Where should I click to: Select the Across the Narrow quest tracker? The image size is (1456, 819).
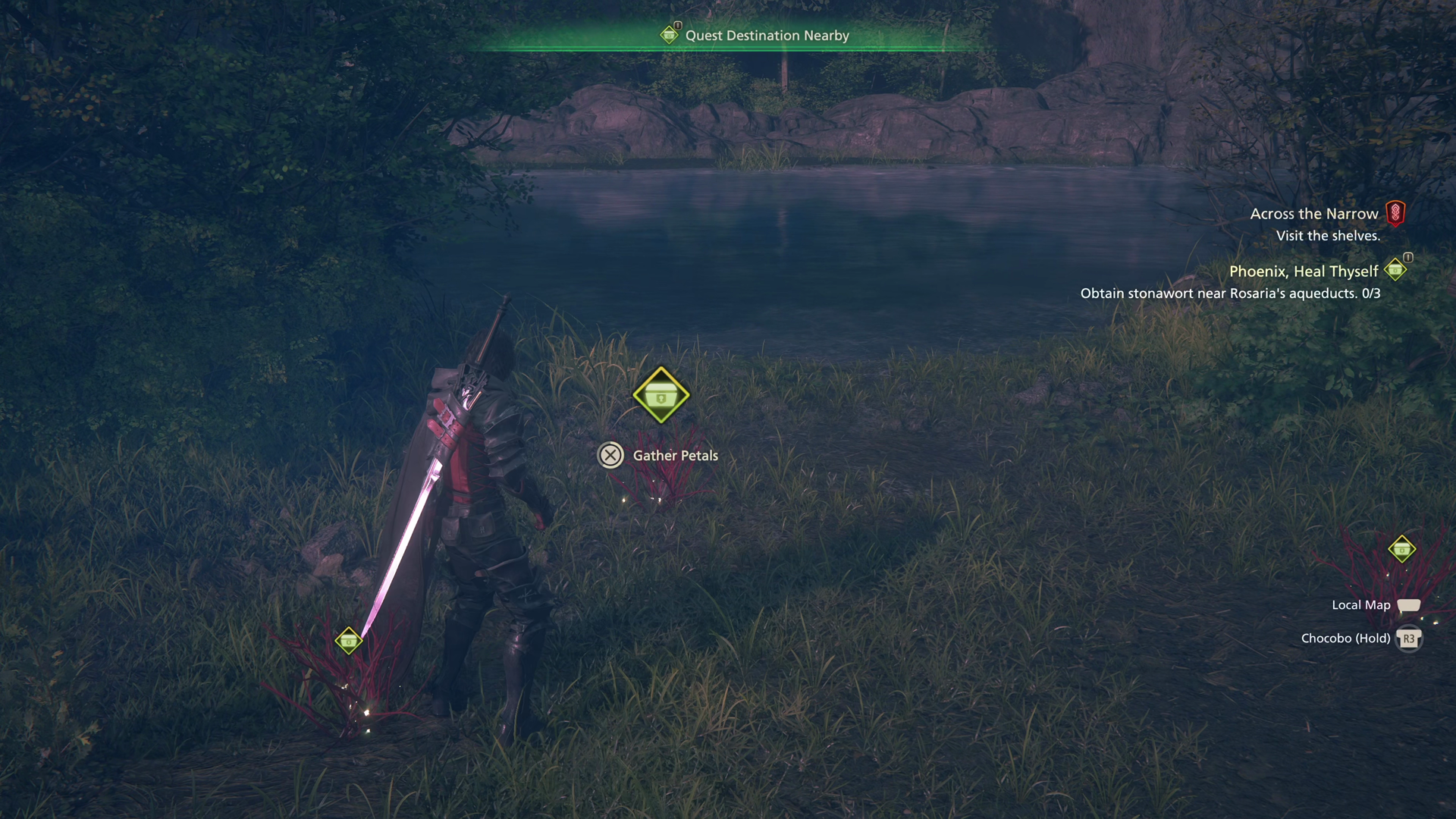[1313, 215]
